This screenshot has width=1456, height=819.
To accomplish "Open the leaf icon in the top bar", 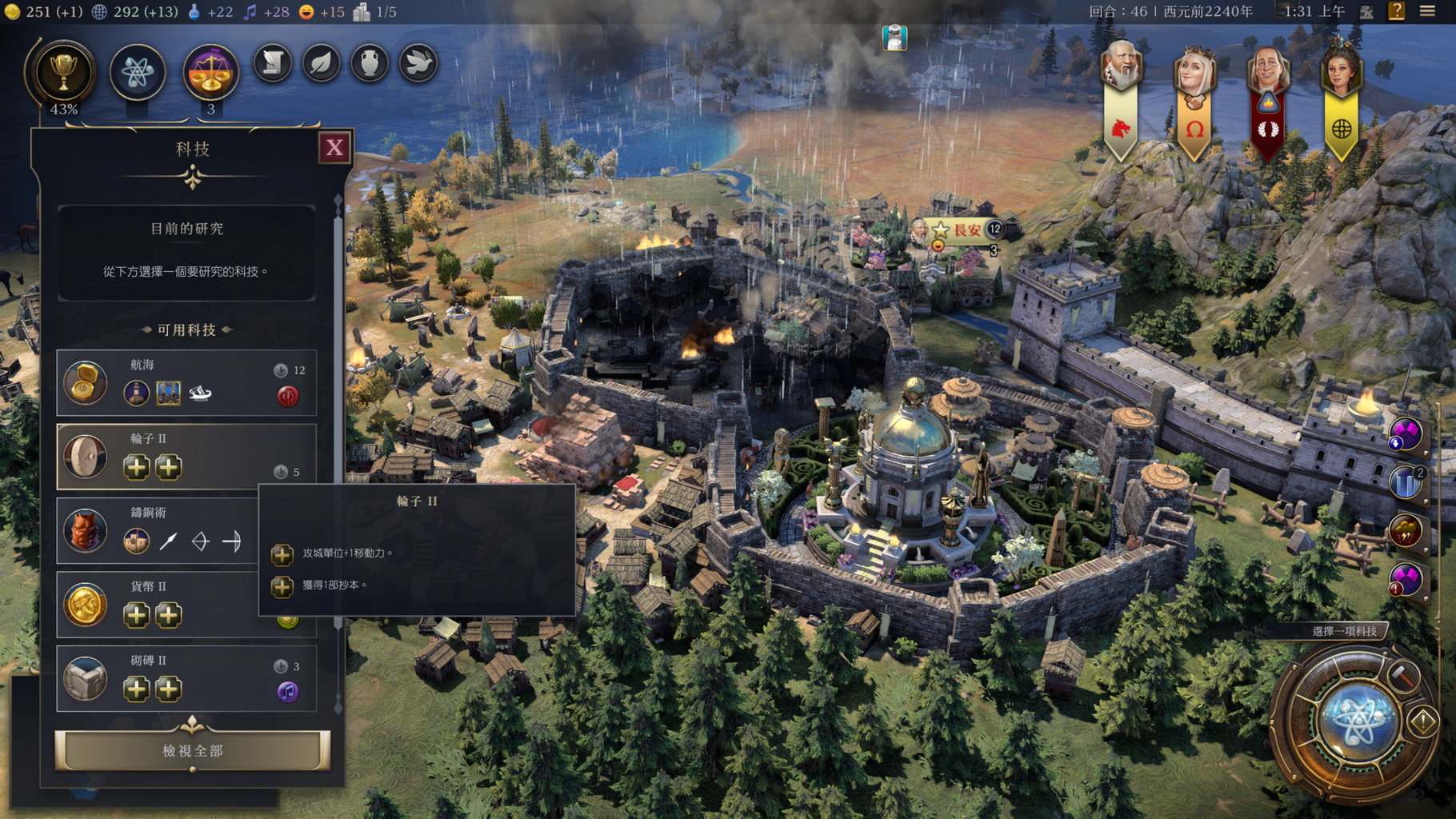I will 321,63.
